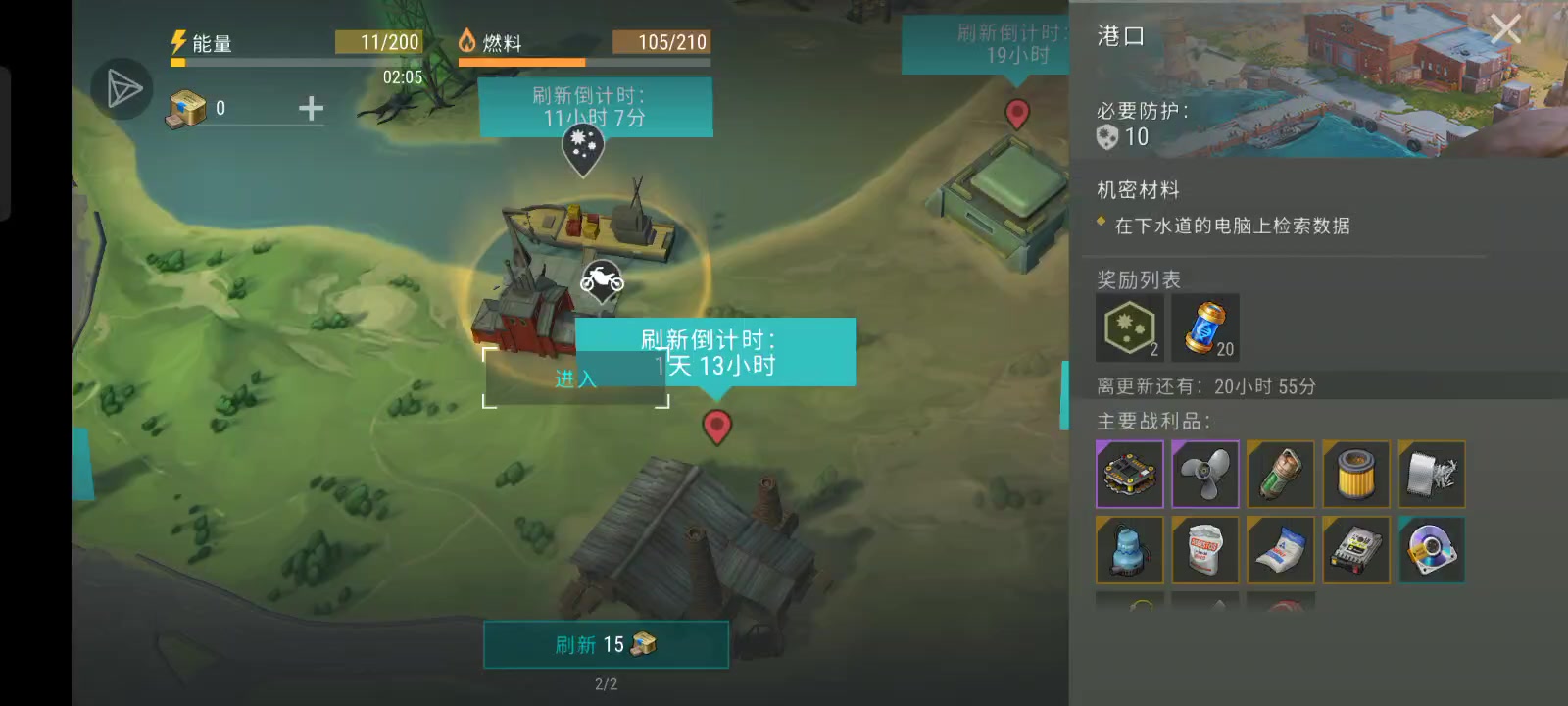The height and width of the screenshot is (706, 1568).
Task: Tap the hard drive loot icon
Action: (x=1356, y=550)
